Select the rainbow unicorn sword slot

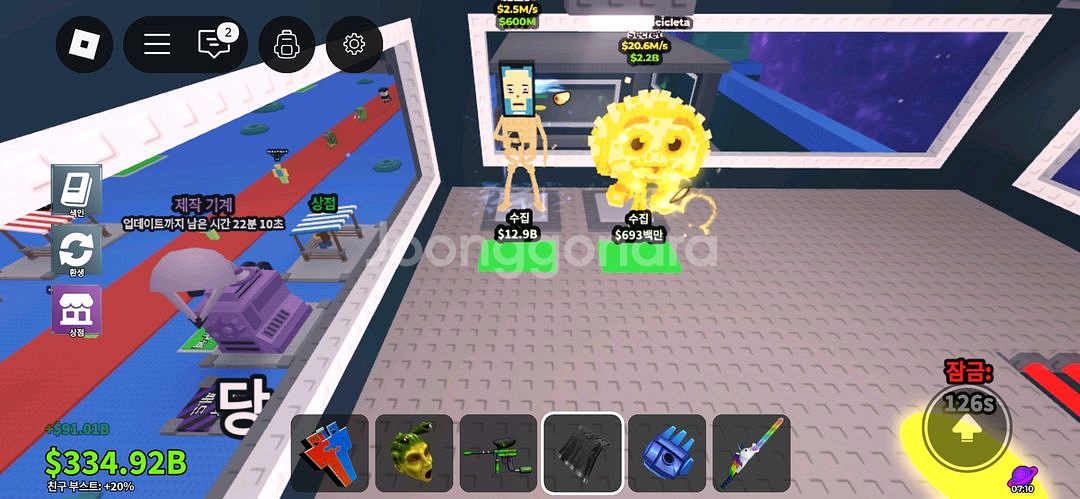(x=751, y=454)
